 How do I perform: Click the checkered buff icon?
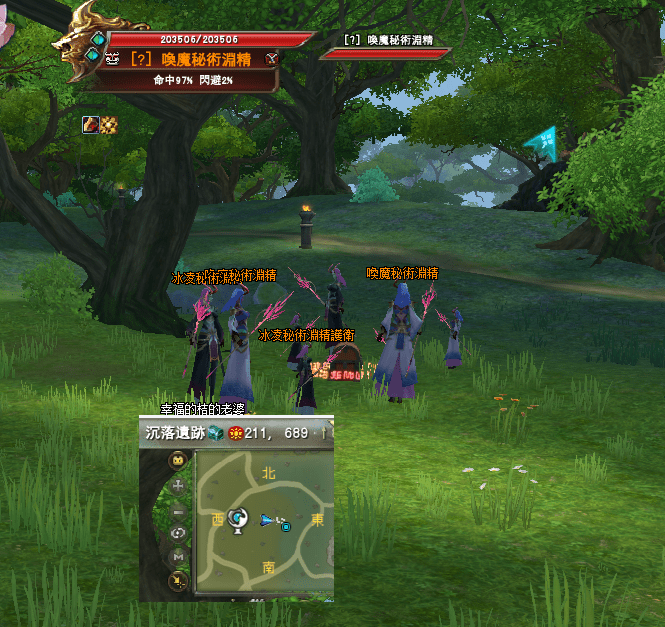click(x=107, y=124)
